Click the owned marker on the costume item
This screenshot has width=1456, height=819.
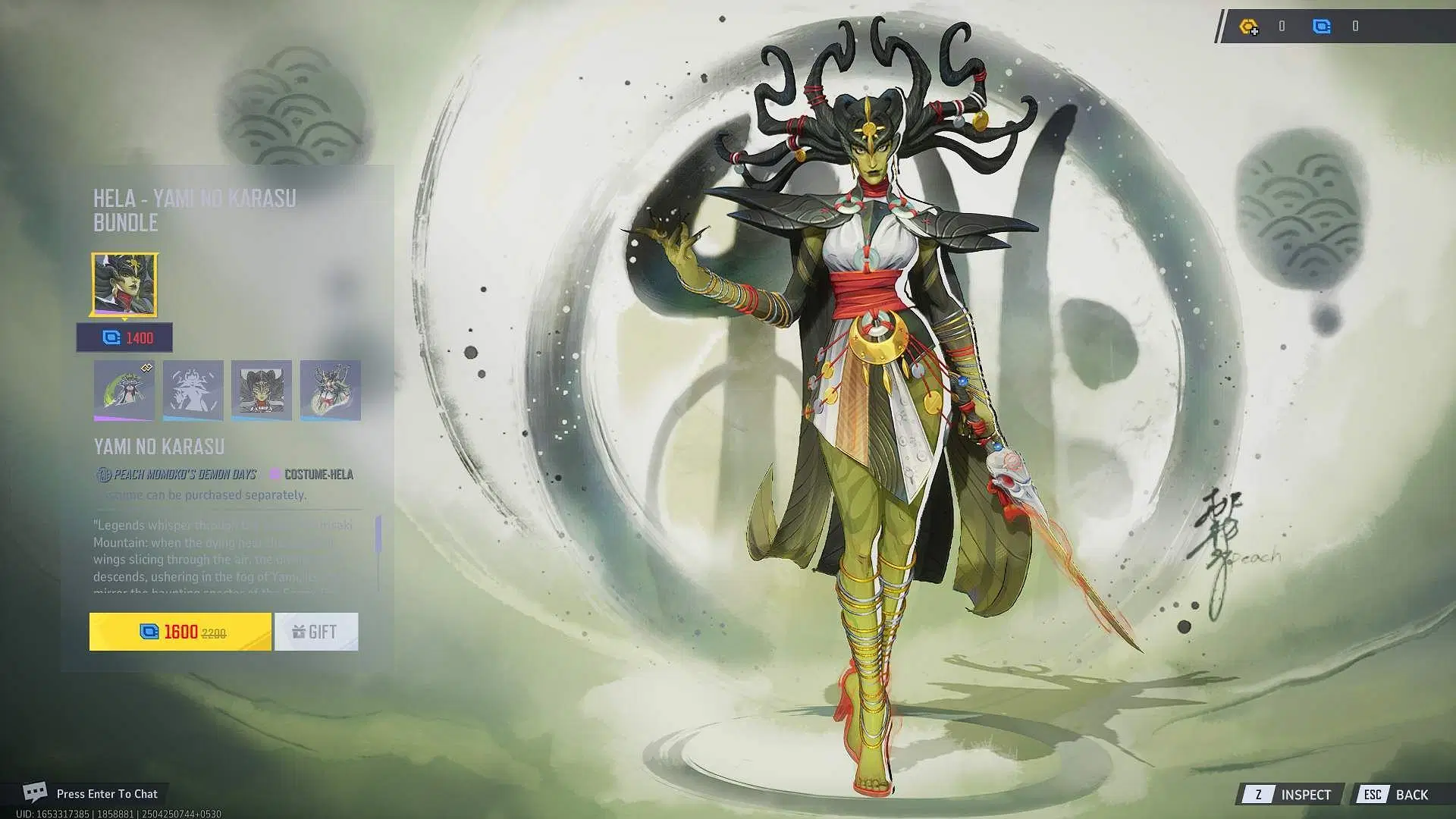pos(146,366)
